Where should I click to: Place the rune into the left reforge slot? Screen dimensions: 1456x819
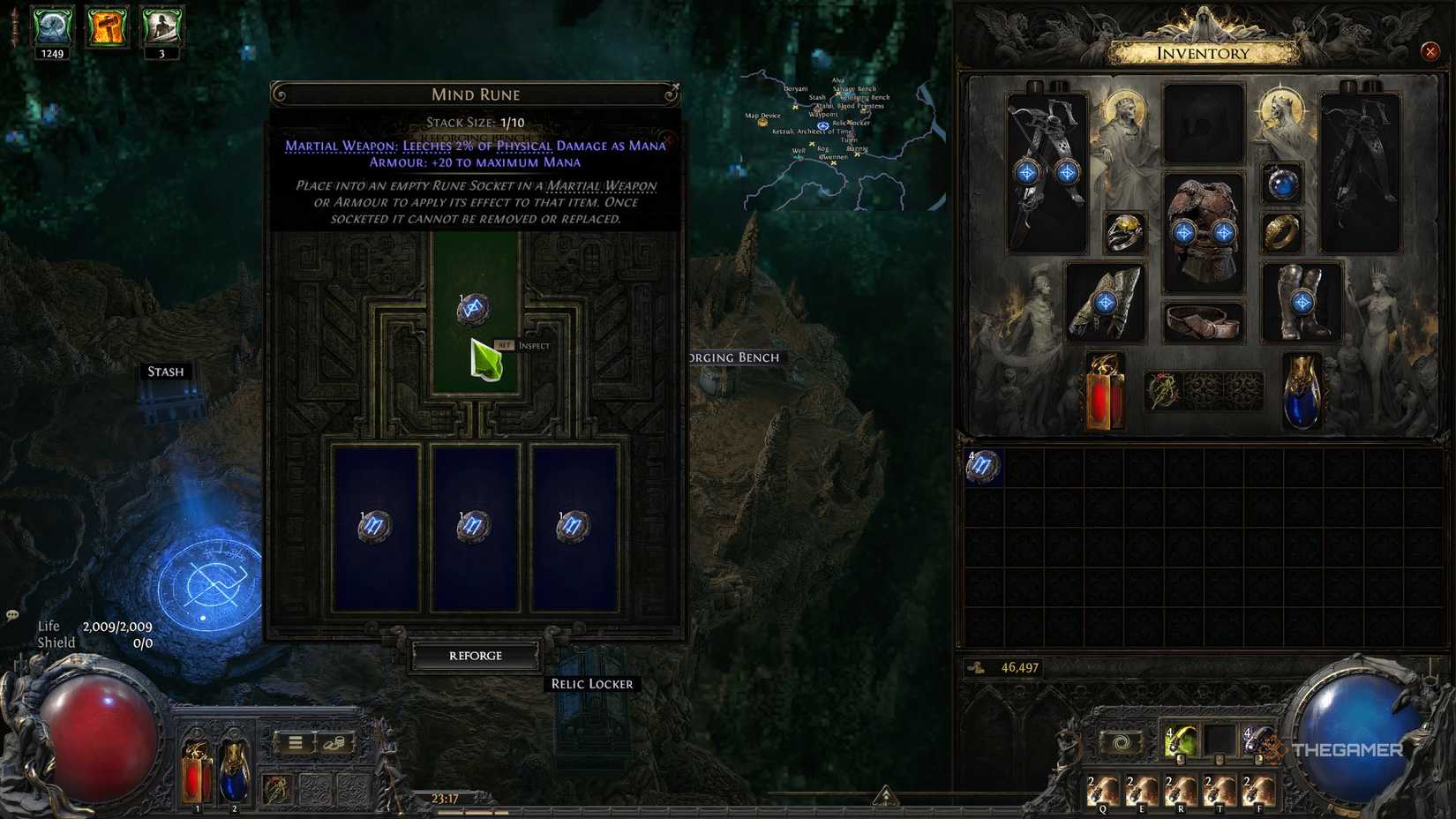(x=378, y=525)
